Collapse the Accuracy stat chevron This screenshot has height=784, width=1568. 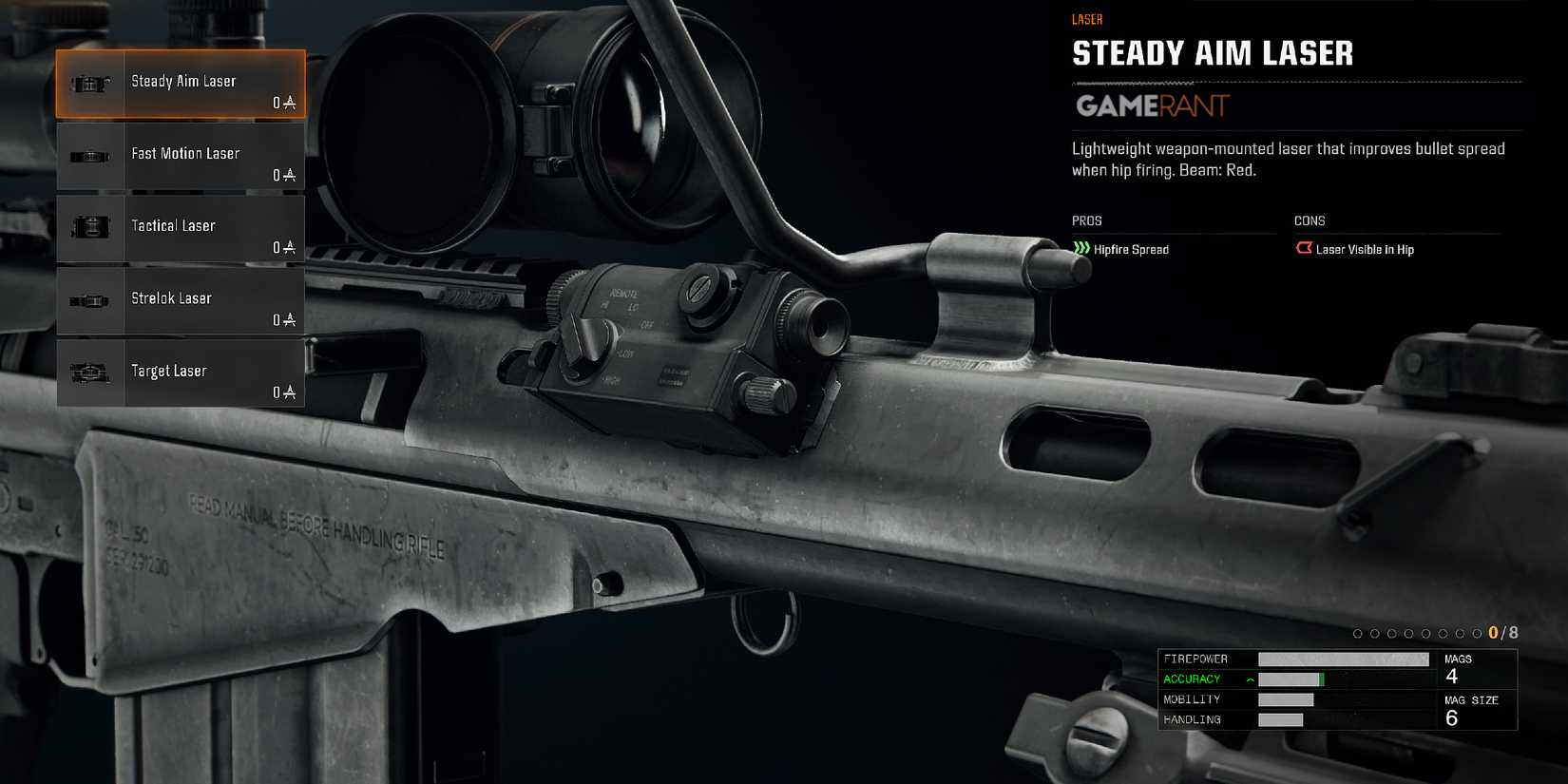tap(1250, 679)
